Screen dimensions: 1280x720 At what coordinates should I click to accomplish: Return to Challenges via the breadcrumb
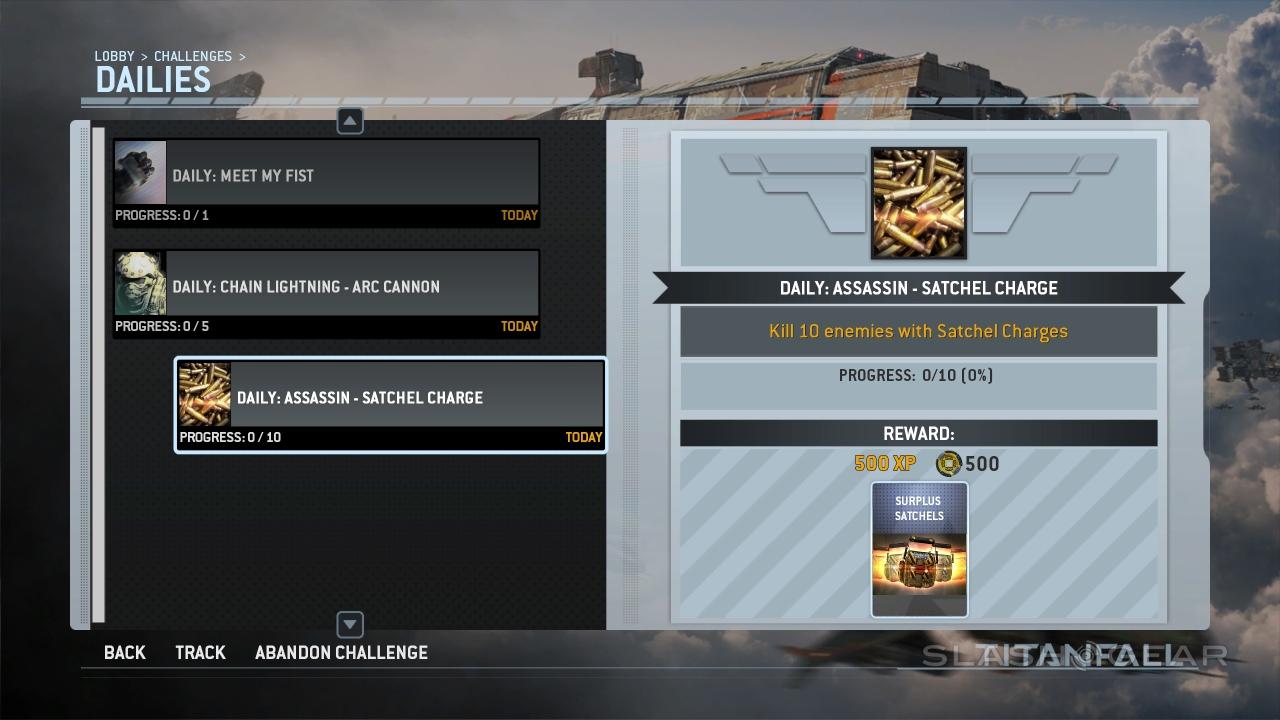pyautogui.click(x=192, y=57)
